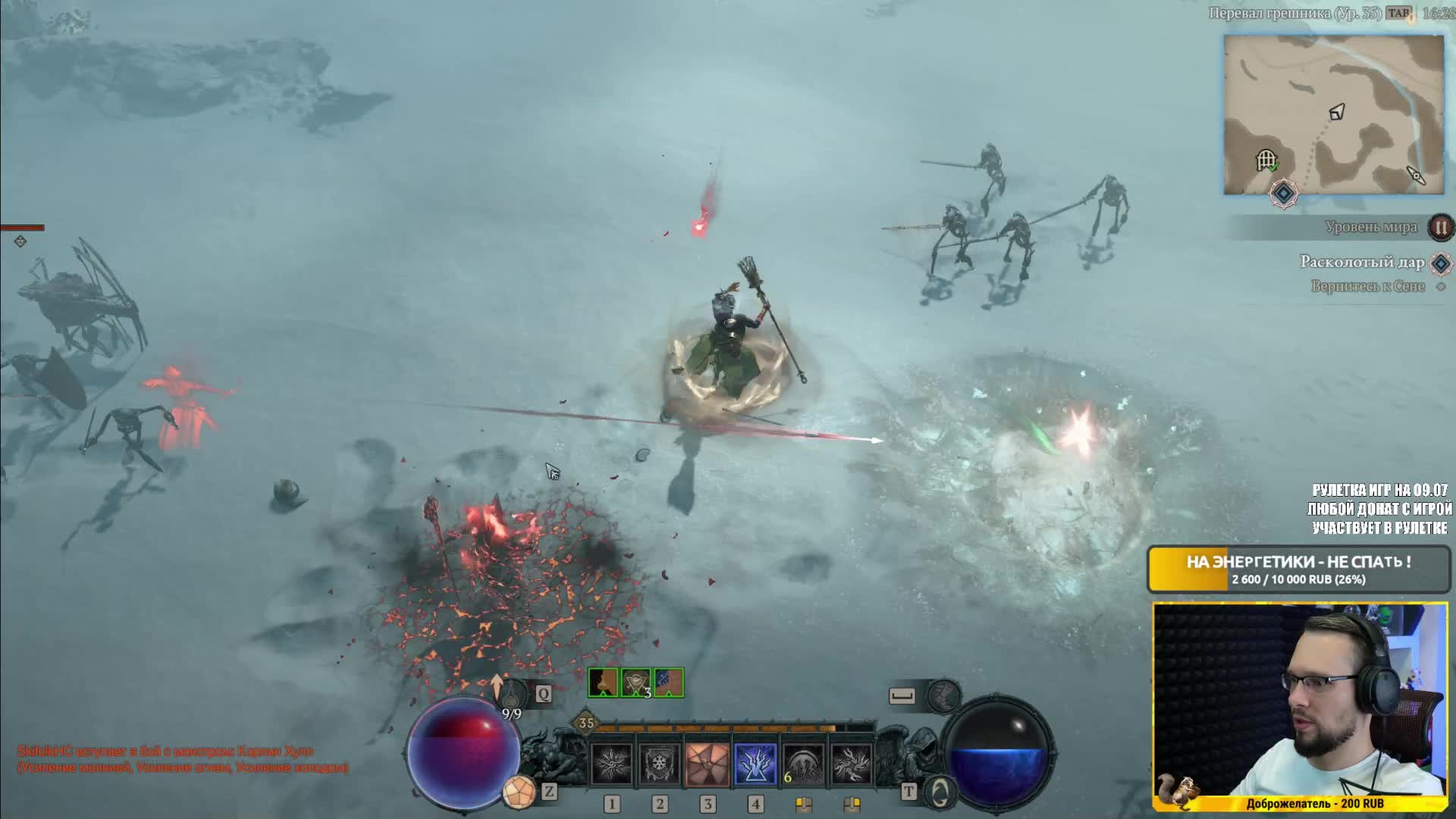Screen dimensions: 1456x819
Task: Activate the evade boot icon
Action: 944,694
